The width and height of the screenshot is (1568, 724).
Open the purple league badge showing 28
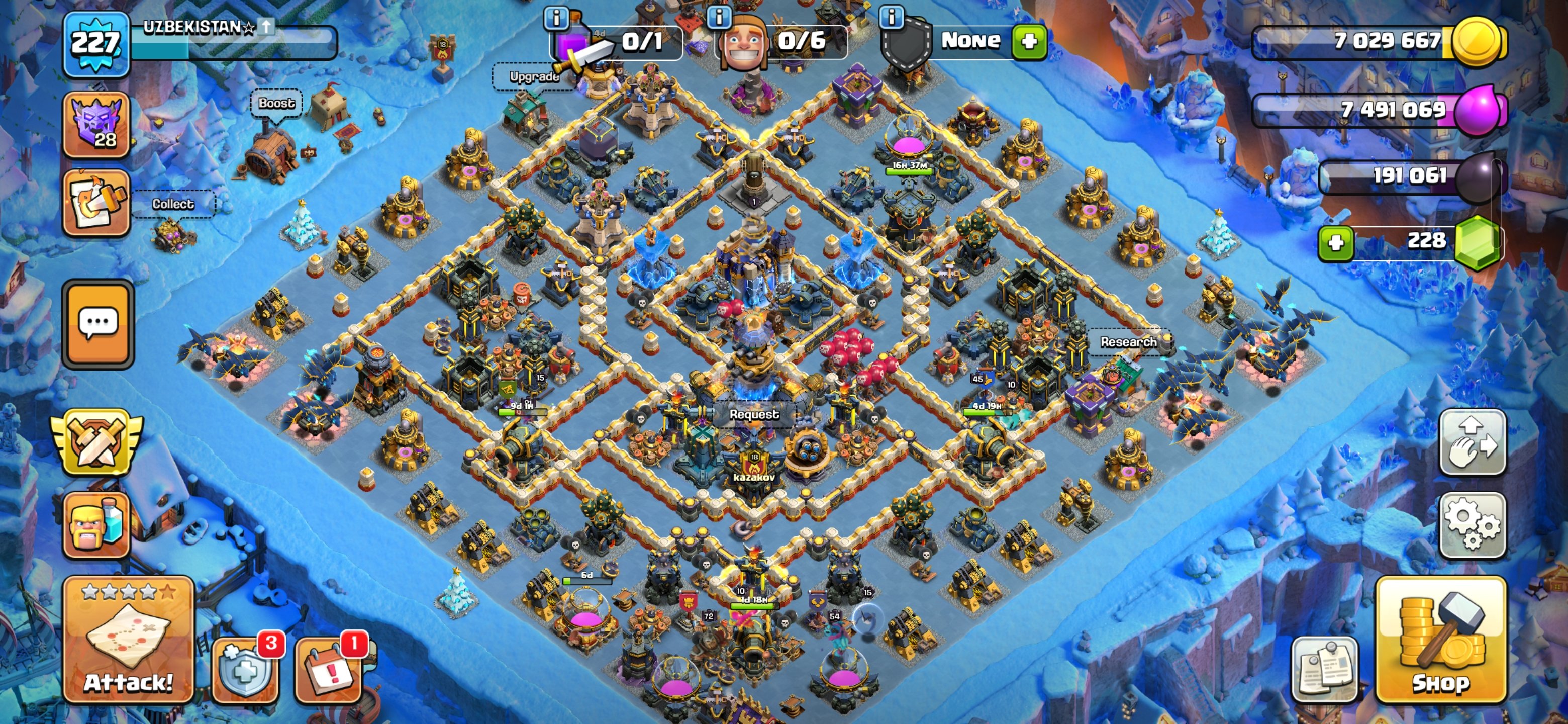pos(96,125)
